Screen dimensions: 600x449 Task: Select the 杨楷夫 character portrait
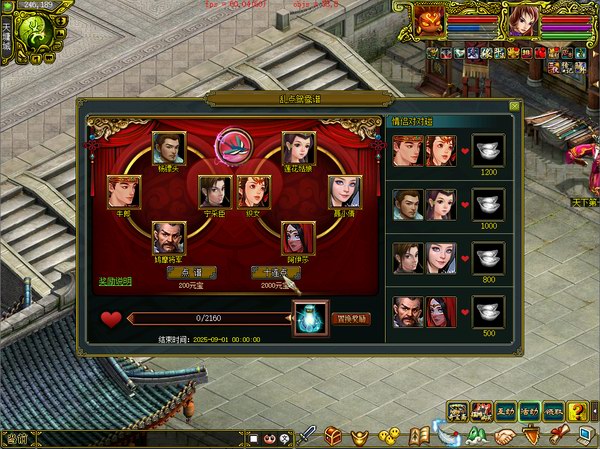(168, 148)
